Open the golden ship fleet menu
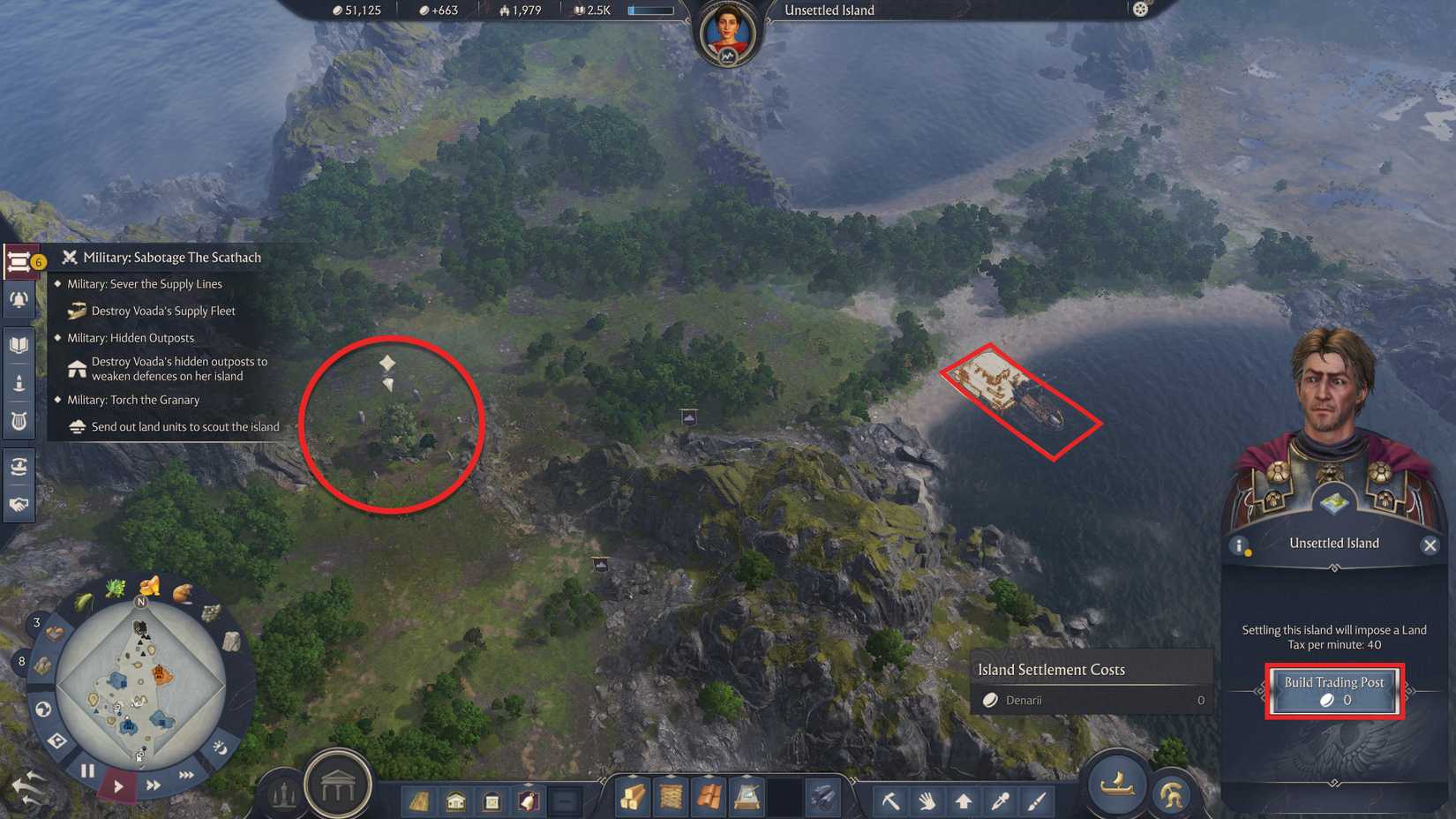The width and height of the screenshot is (1456, 819). (1117, 786)
